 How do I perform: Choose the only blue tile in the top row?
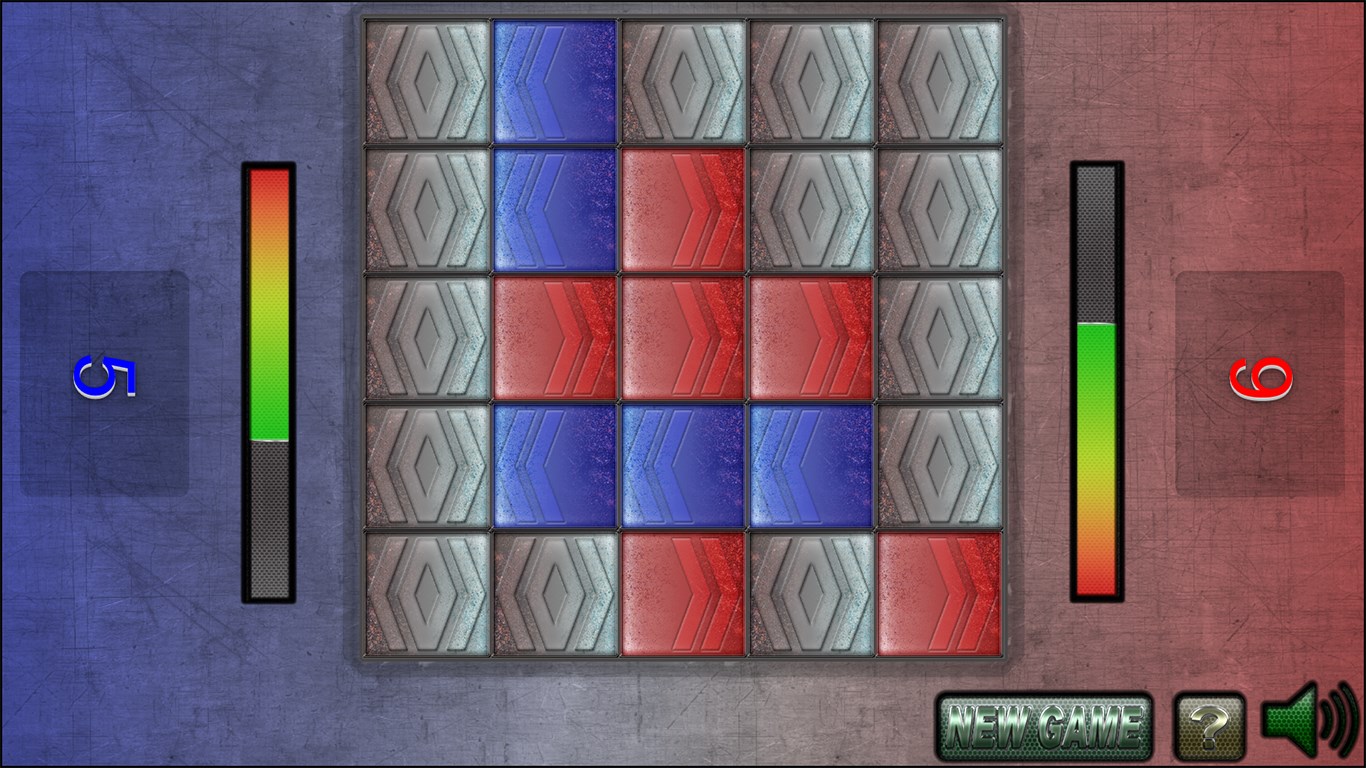click(555, 82)
